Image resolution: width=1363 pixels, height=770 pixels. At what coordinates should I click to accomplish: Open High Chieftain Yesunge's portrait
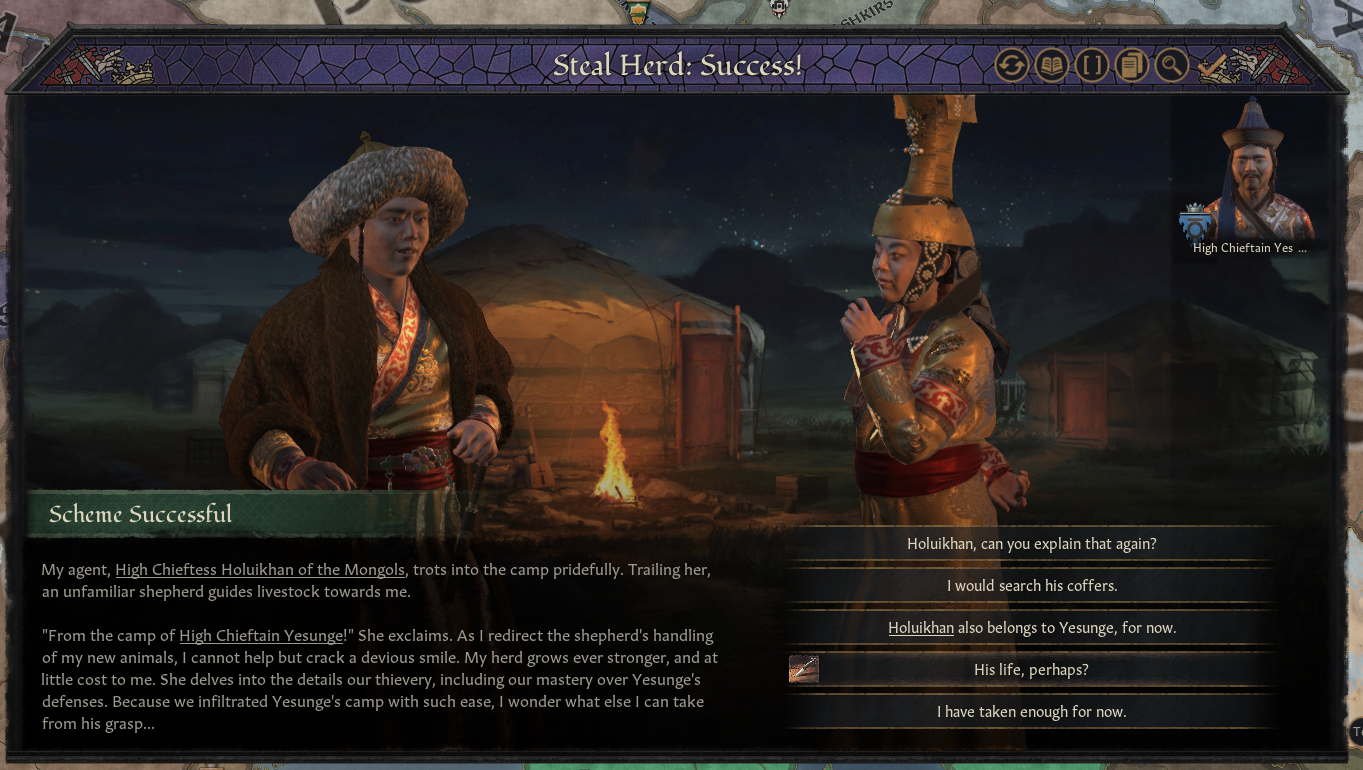(x=1249, y=172)
